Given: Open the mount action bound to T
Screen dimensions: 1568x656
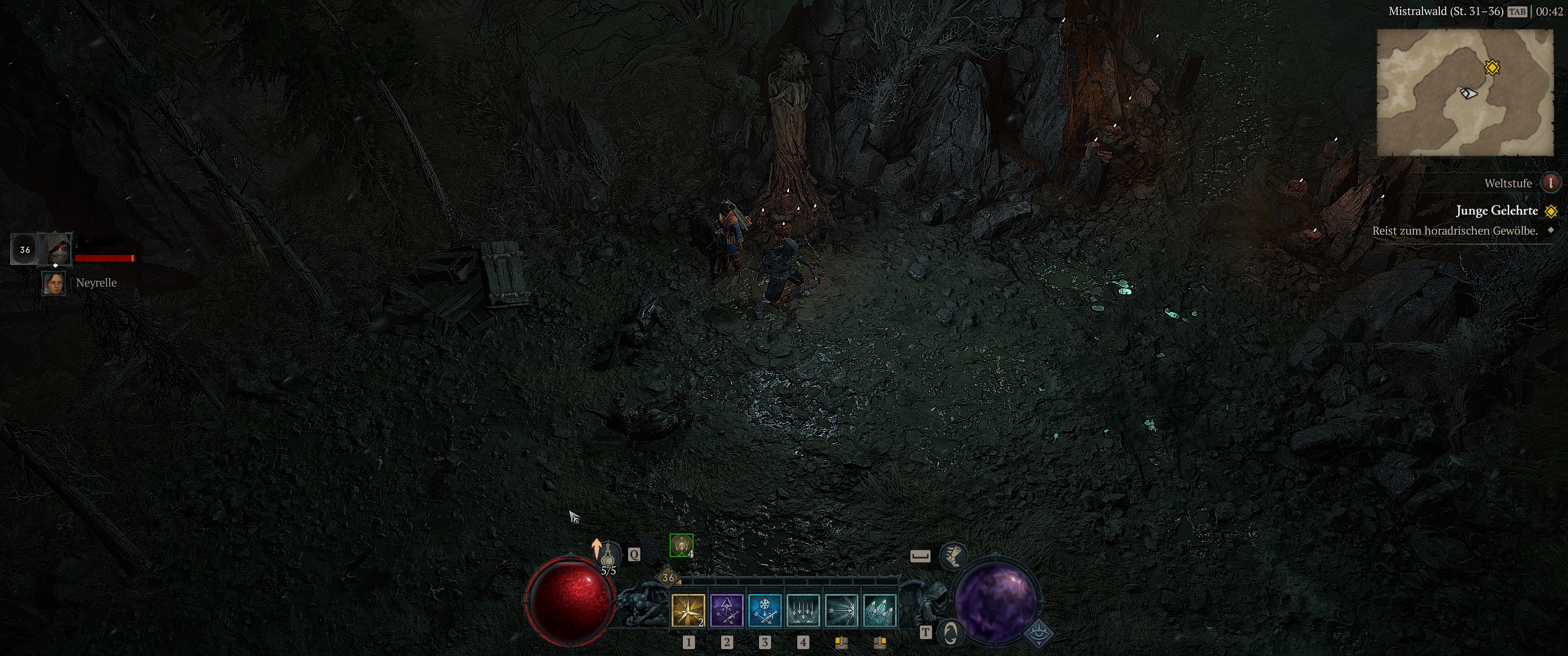Looking at the screenshot, I should [950, 634].
